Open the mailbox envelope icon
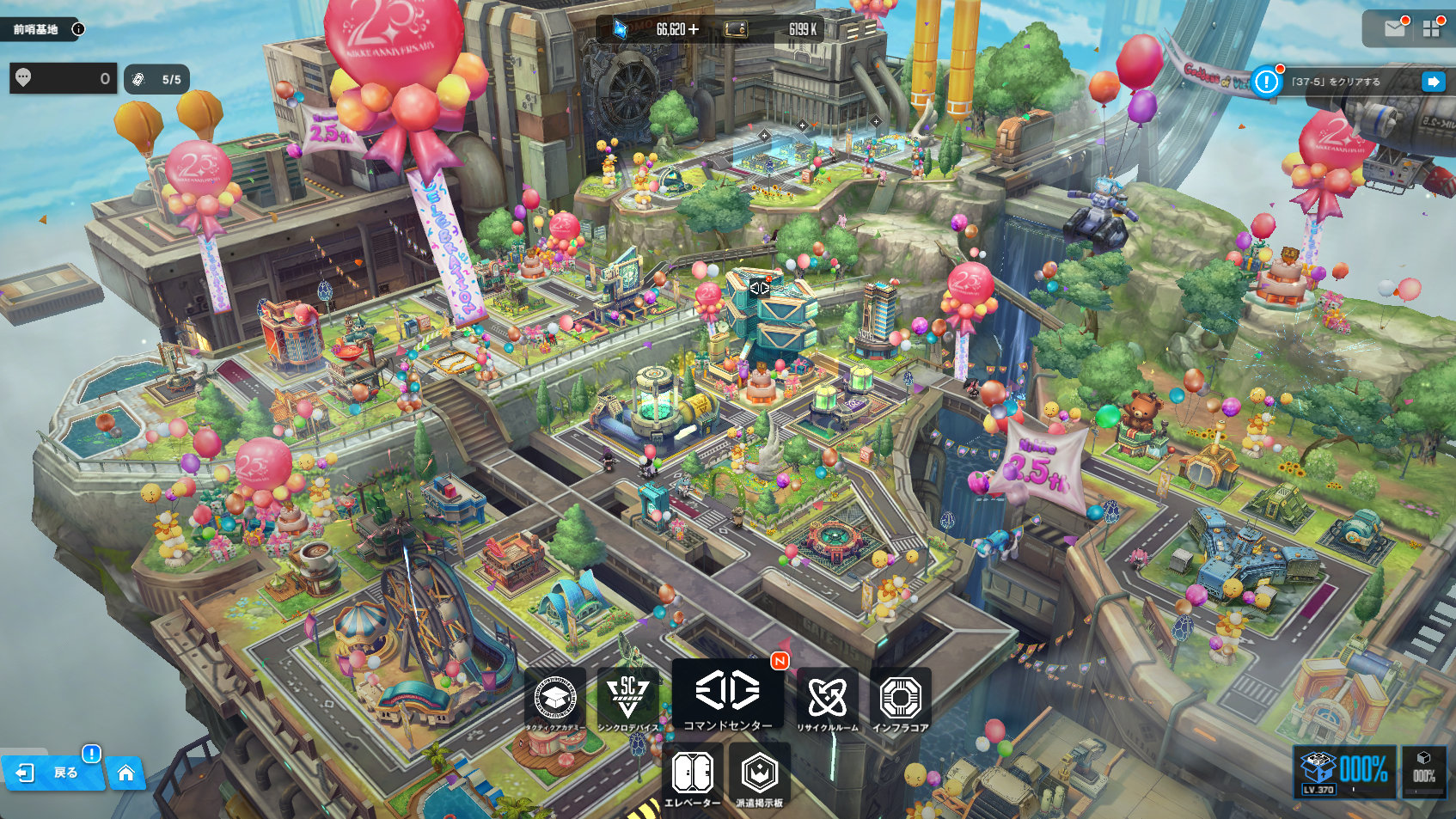1456x819 pixels. click(x=1394, y=29)
